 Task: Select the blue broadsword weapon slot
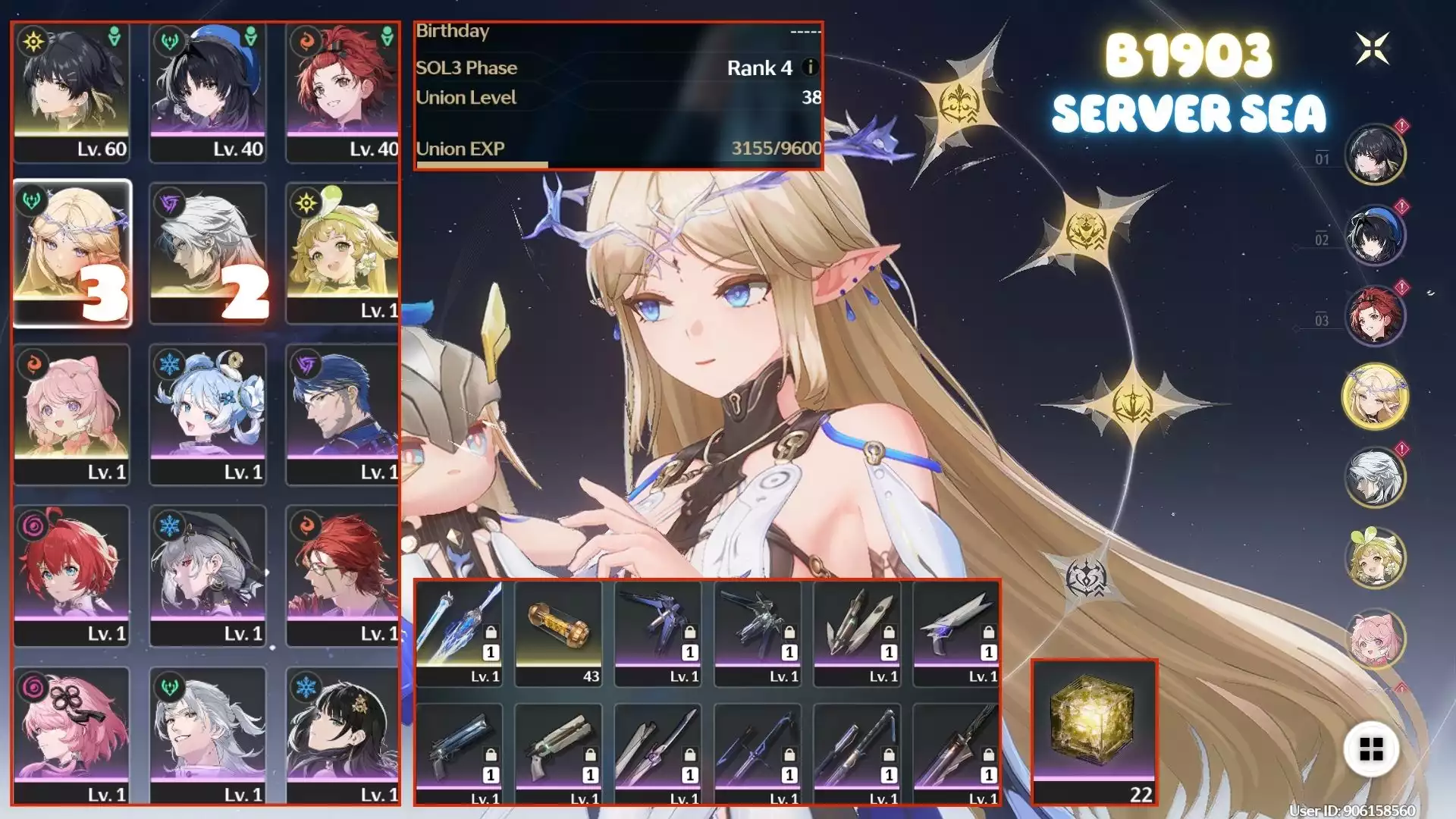click(459, 634)
